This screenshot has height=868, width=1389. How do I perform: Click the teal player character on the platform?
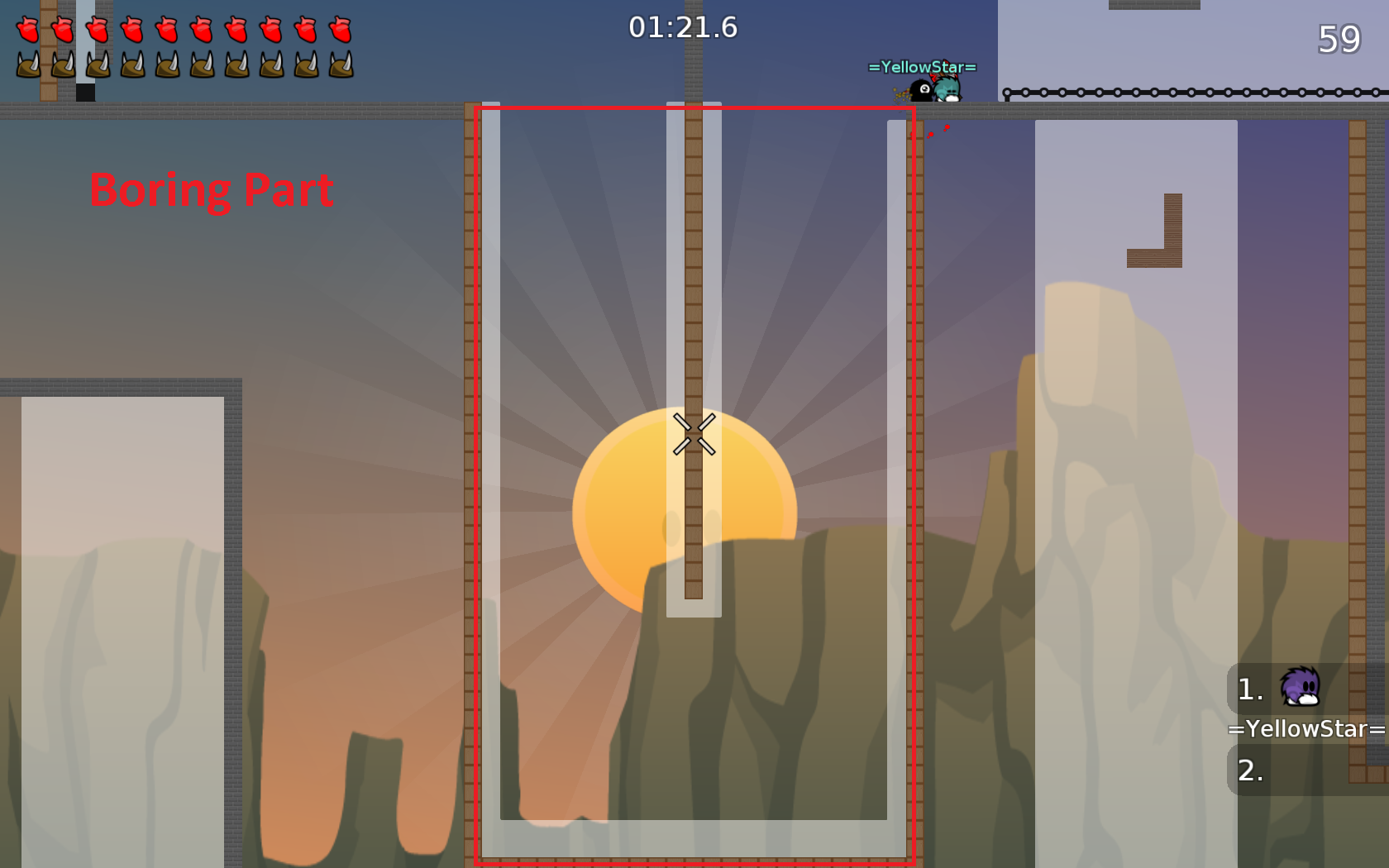click(x=947, y=87)
